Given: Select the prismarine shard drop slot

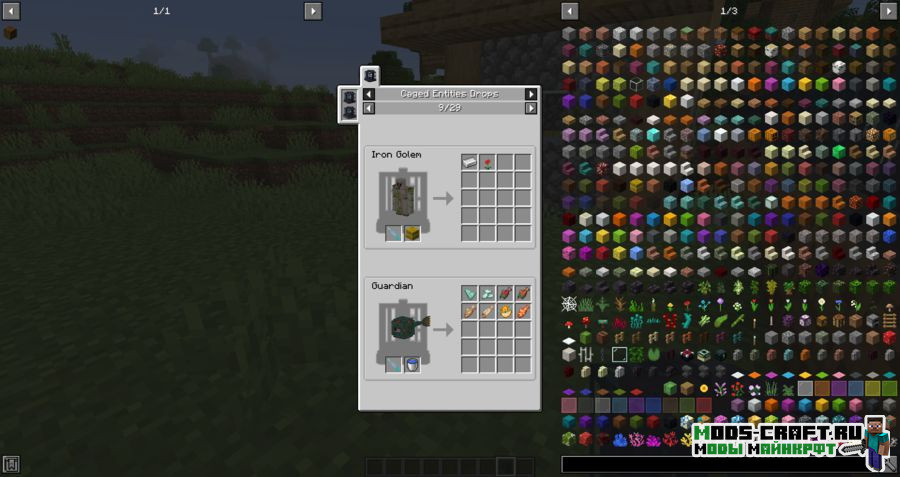Looking at the screenshot, I should [469, 293].
